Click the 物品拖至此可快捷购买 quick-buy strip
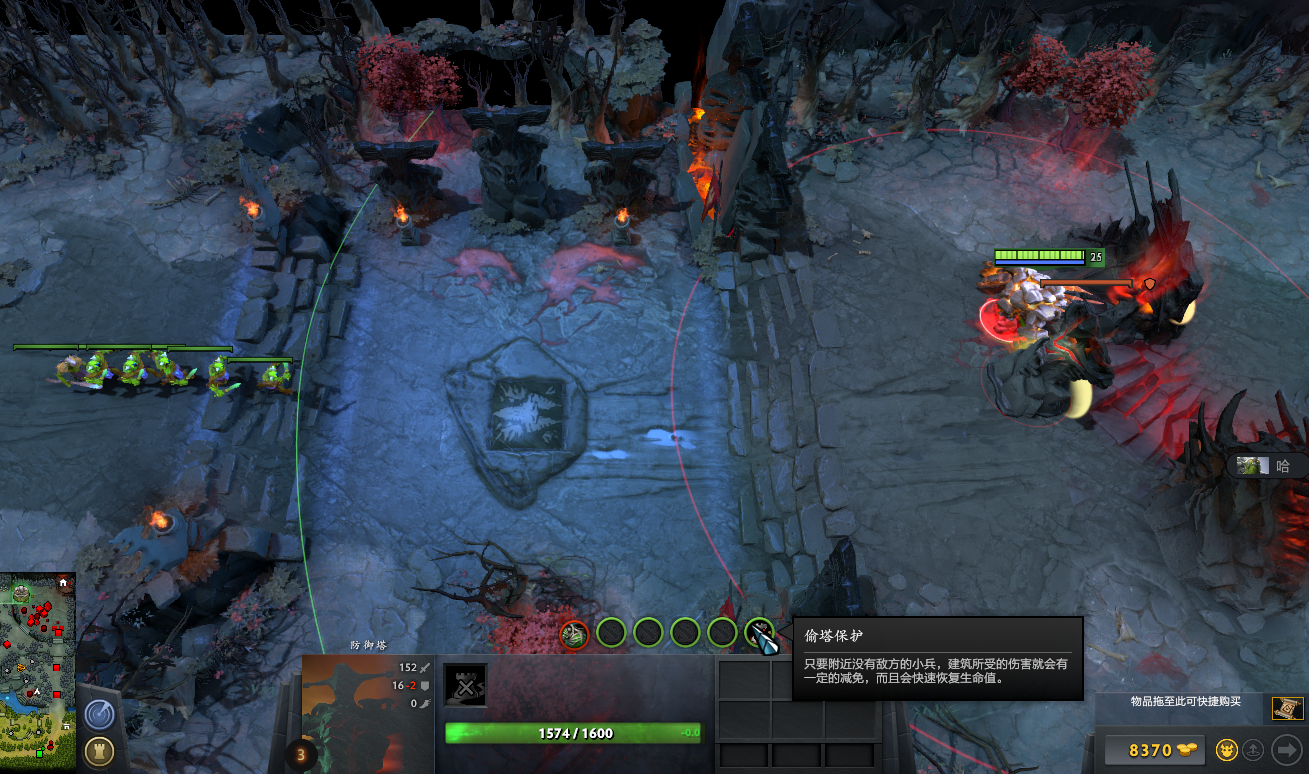 click(x=1185, y=701)
